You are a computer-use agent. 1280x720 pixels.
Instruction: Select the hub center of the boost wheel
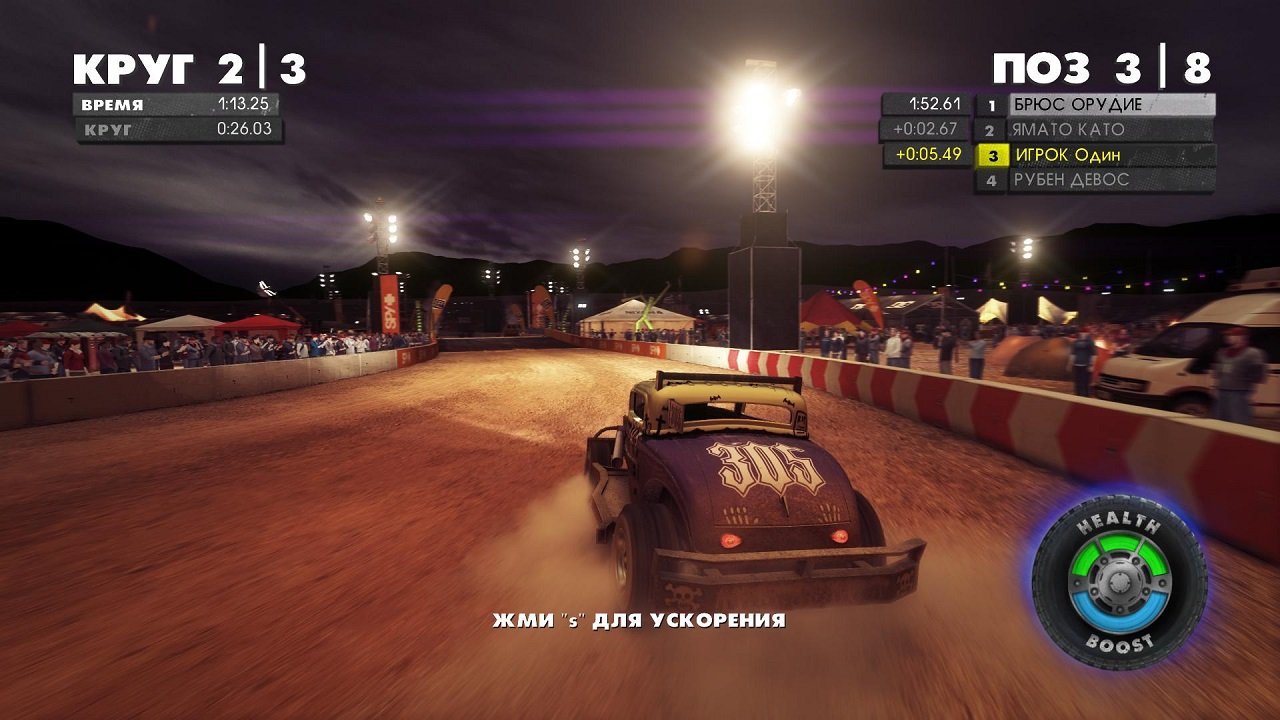[x=1121, y=582]
